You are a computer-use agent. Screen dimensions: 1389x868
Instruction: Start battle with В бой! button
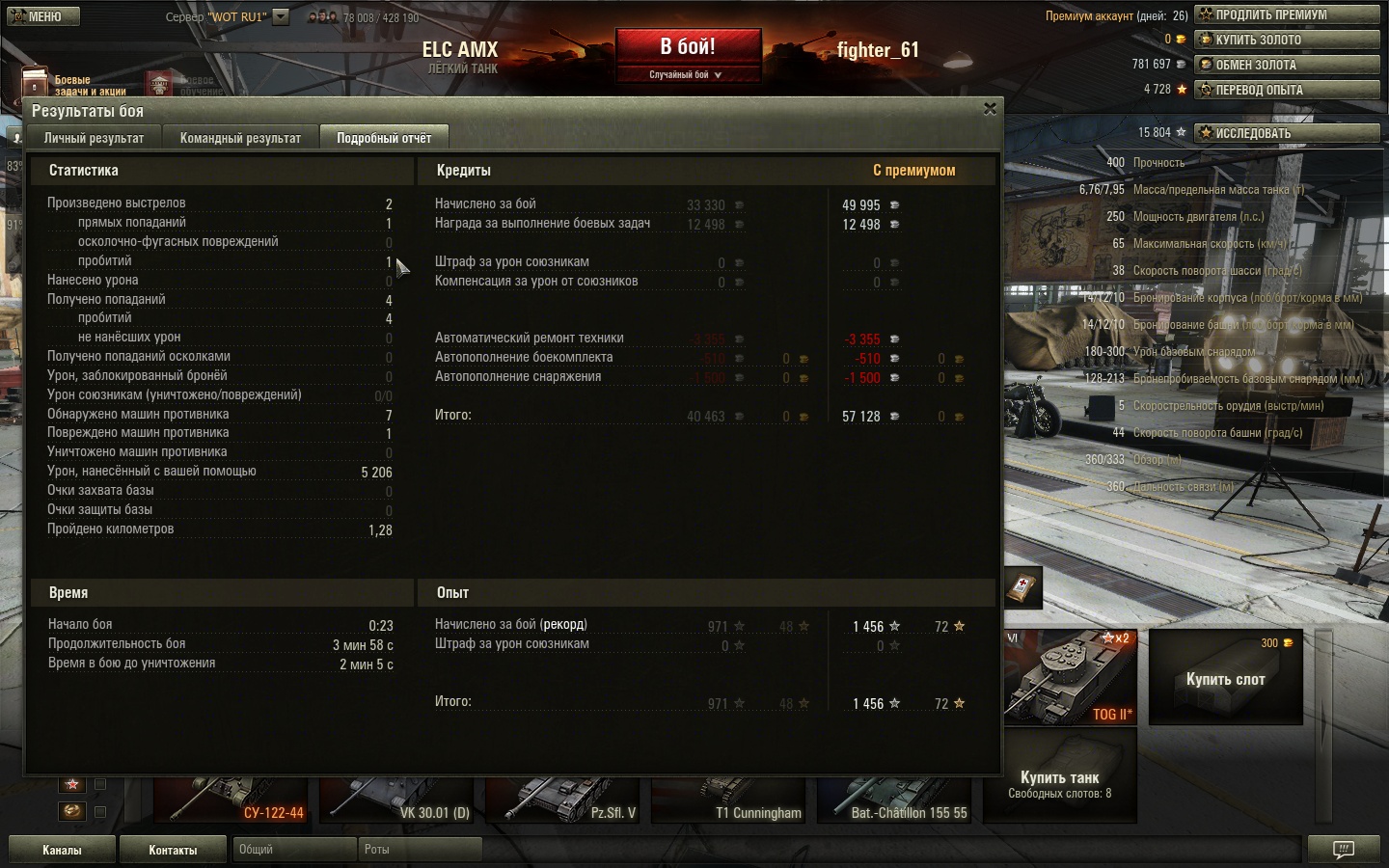pyautogui.click(x=688, y=46)
